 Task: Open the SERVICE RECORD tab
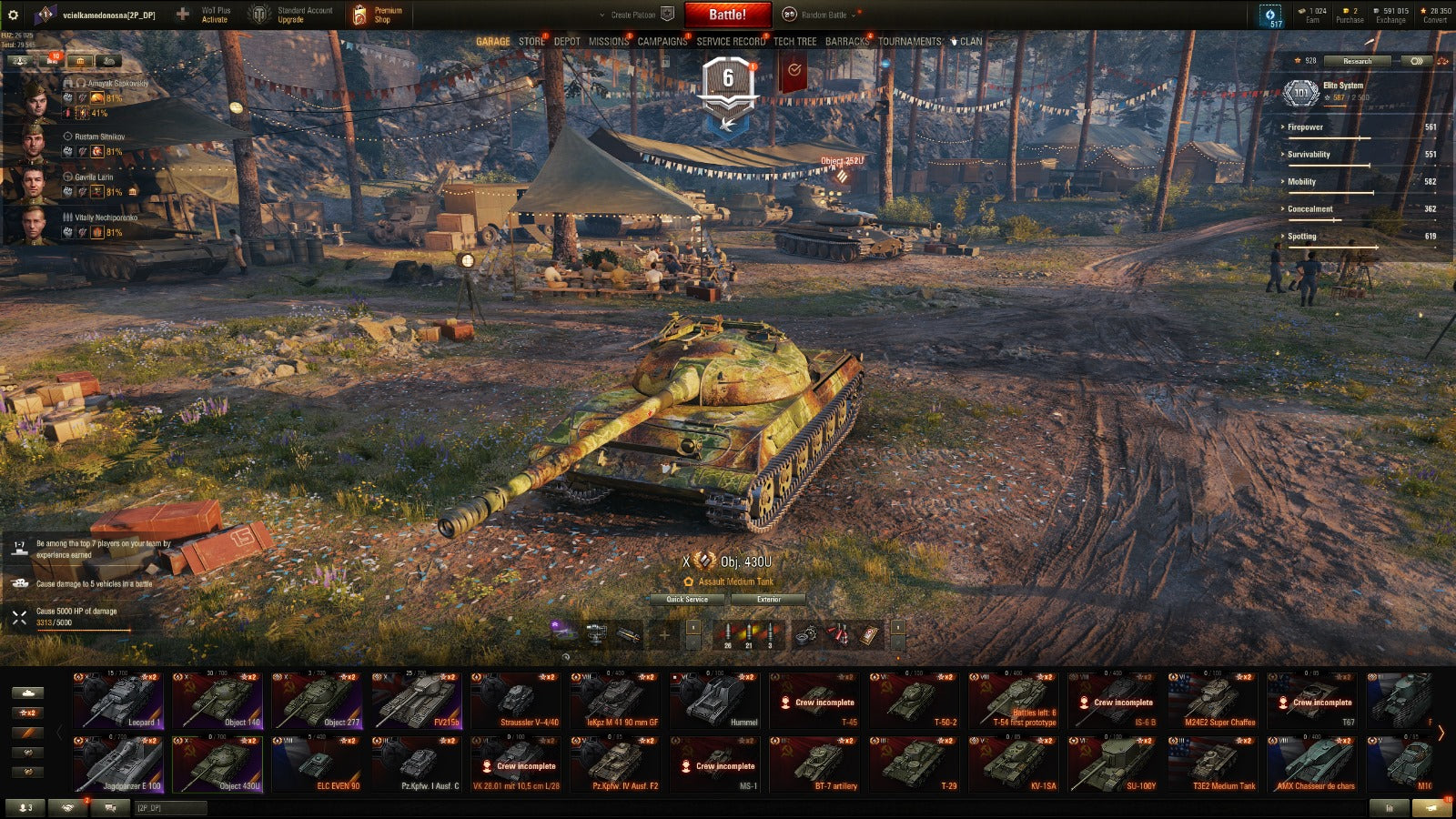click(x=731, y=41)
